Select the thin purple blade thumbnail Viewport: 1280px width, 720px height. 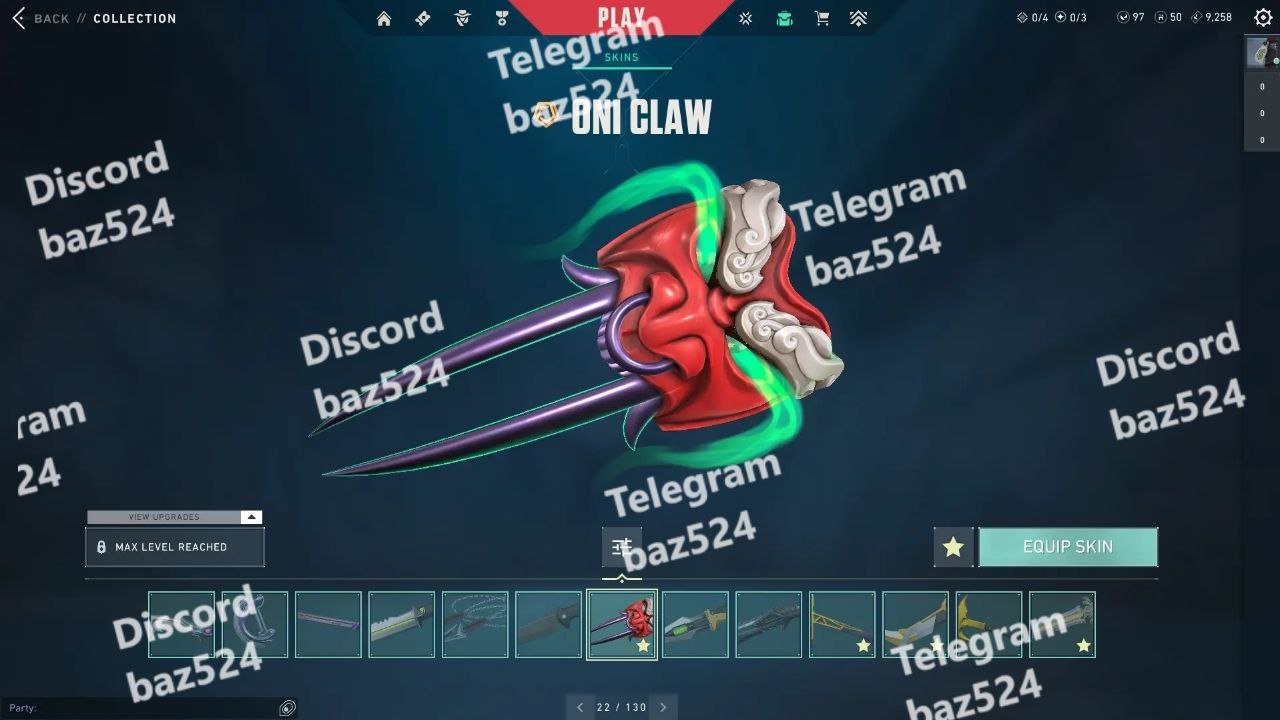click(x=328, y=625)
